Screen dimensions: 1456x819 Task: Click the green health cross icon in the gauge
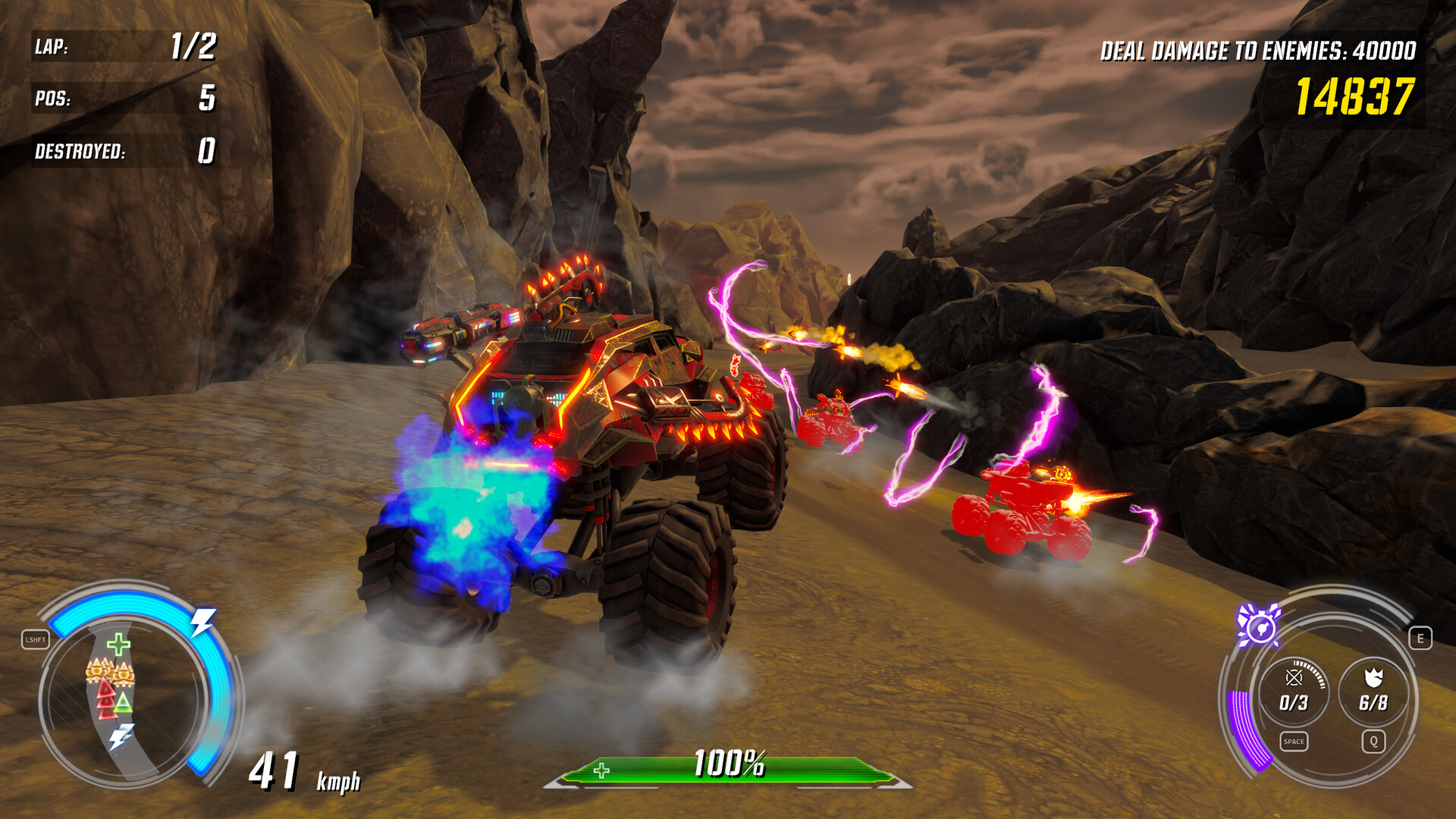click(118, 645)
